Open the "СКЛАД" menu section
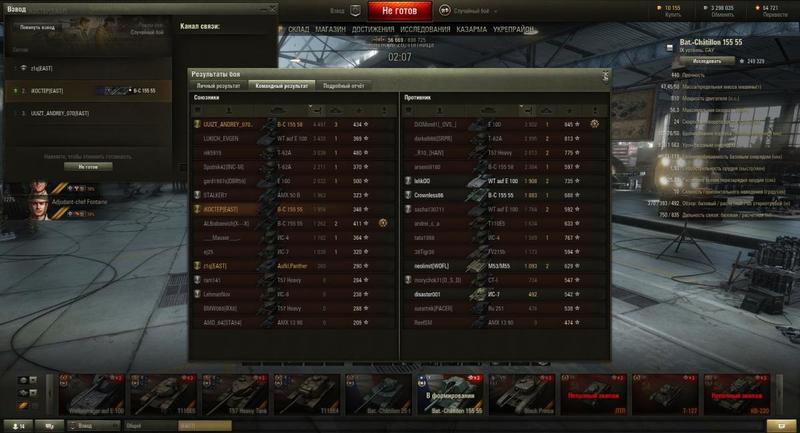Image resolution: width=800 pixels, height=433 pixels. 298,30
